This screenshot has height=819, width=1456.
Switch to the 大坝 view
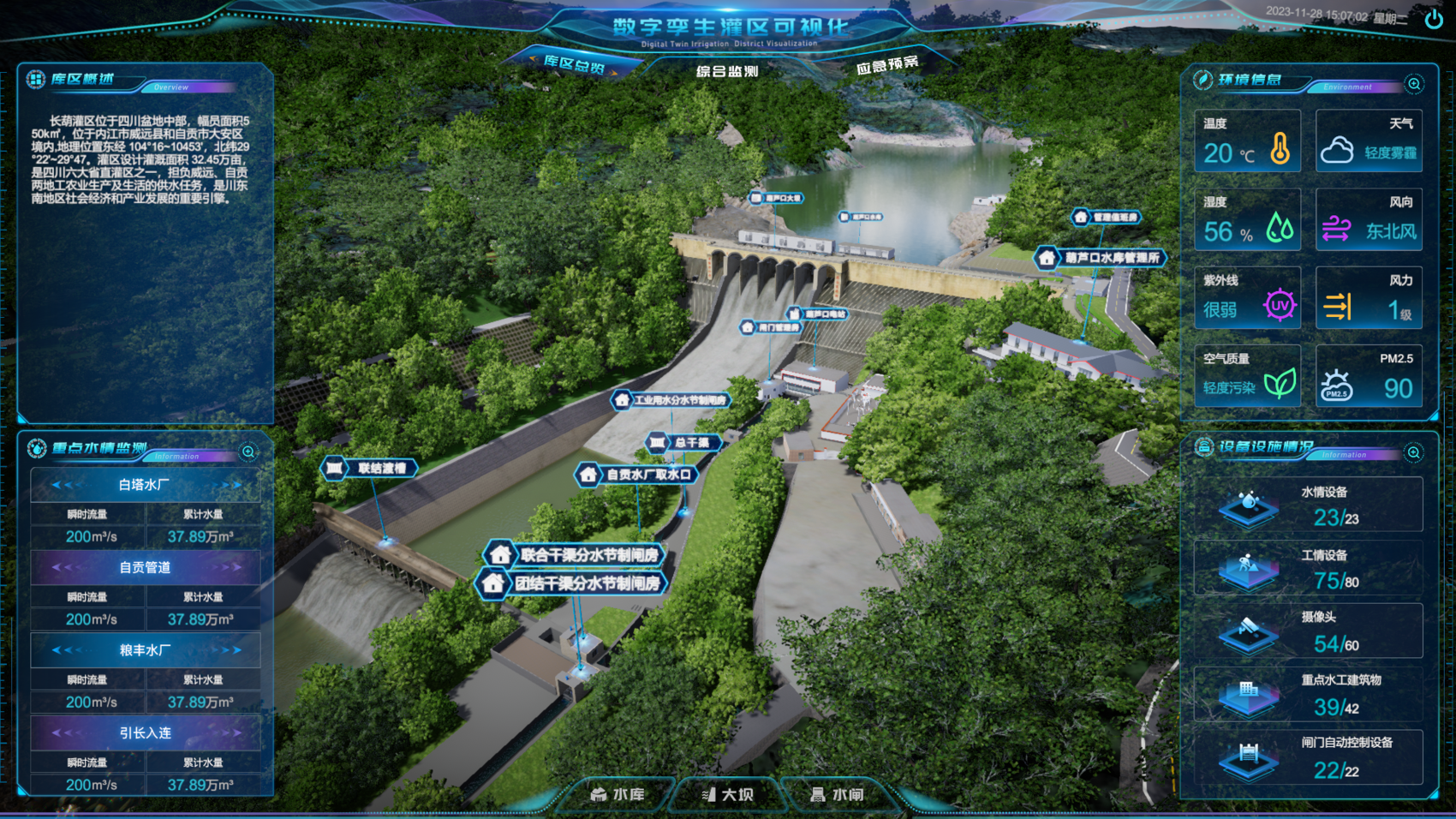click(x=728, y=795)
